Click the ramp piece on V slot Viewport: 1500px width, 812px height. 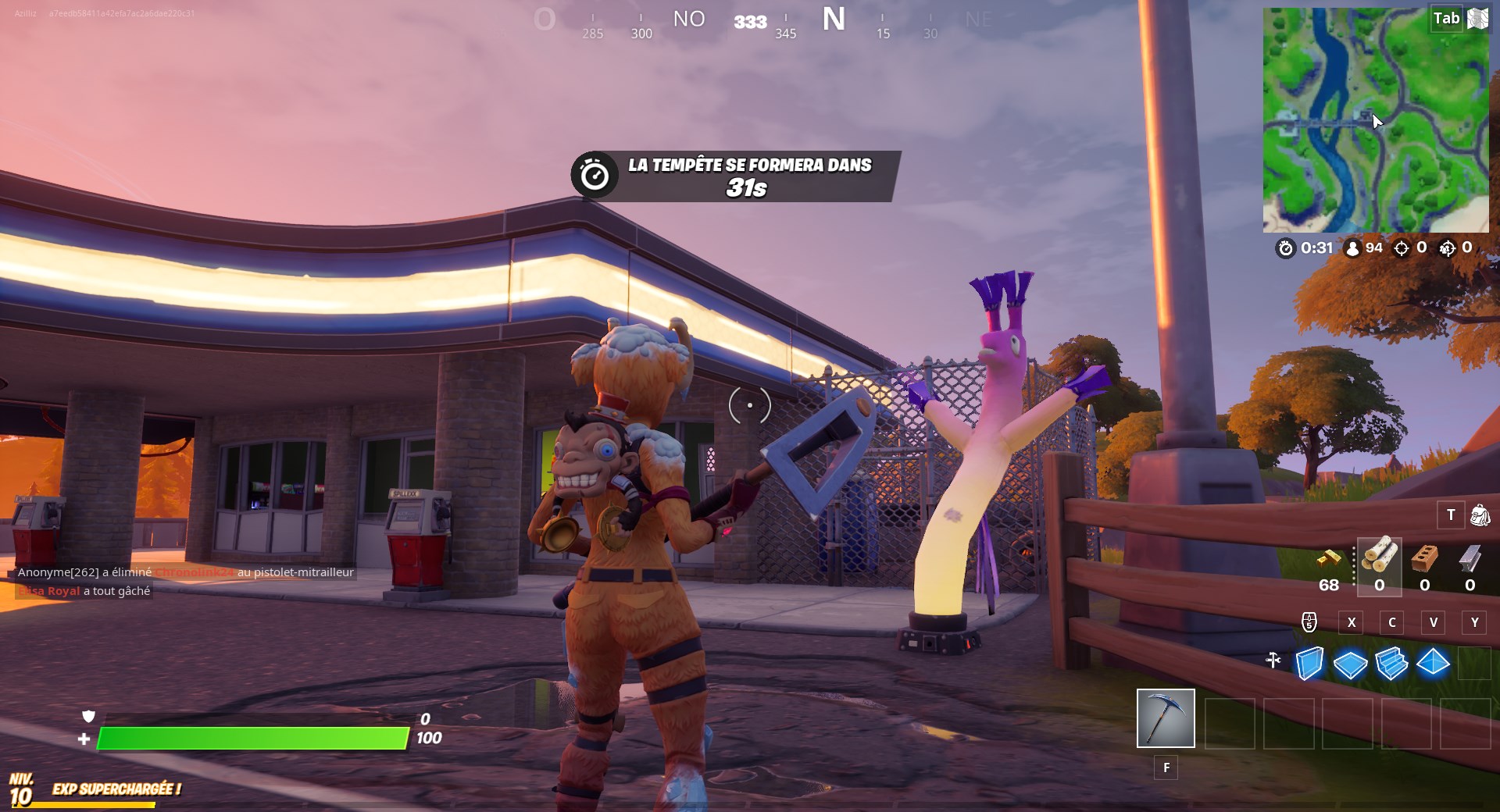coord(1392,663)
